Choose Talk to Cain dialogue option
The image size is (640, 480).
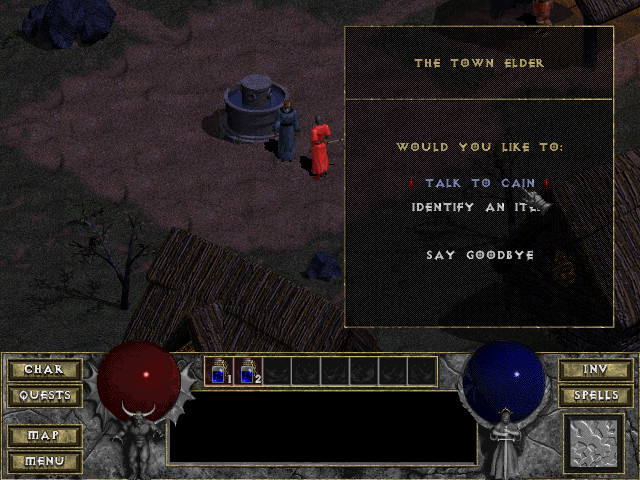pos(479,184)
